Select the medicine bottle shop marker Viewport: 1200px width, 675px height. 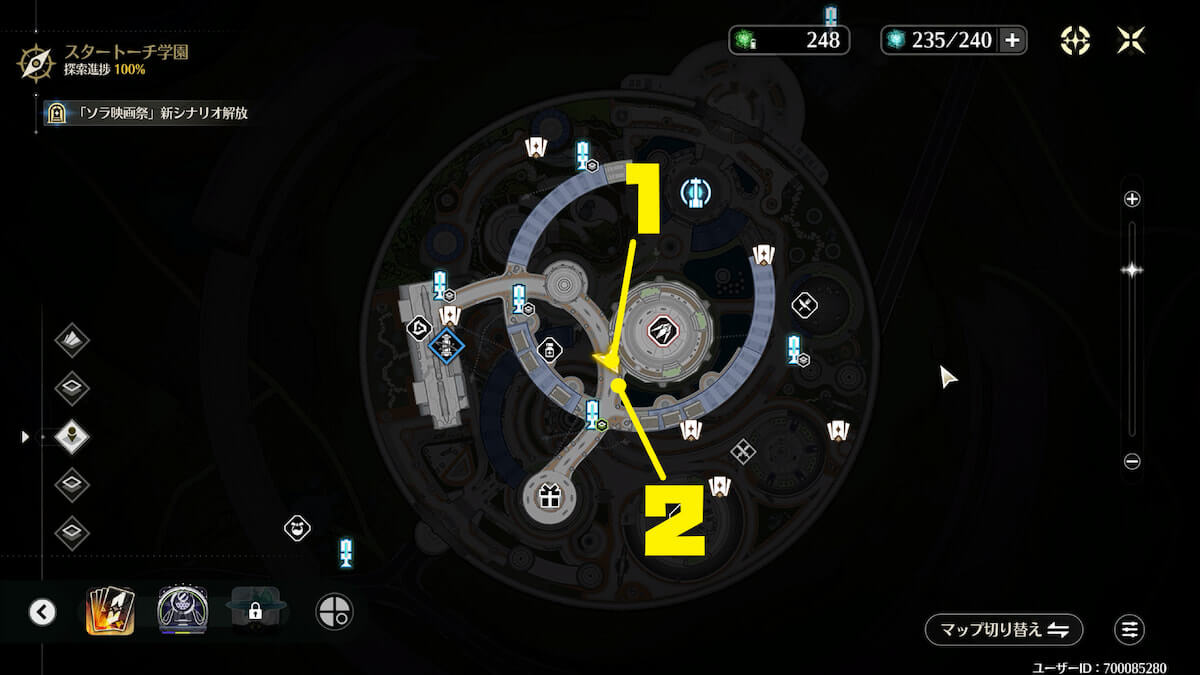(548, 350)
